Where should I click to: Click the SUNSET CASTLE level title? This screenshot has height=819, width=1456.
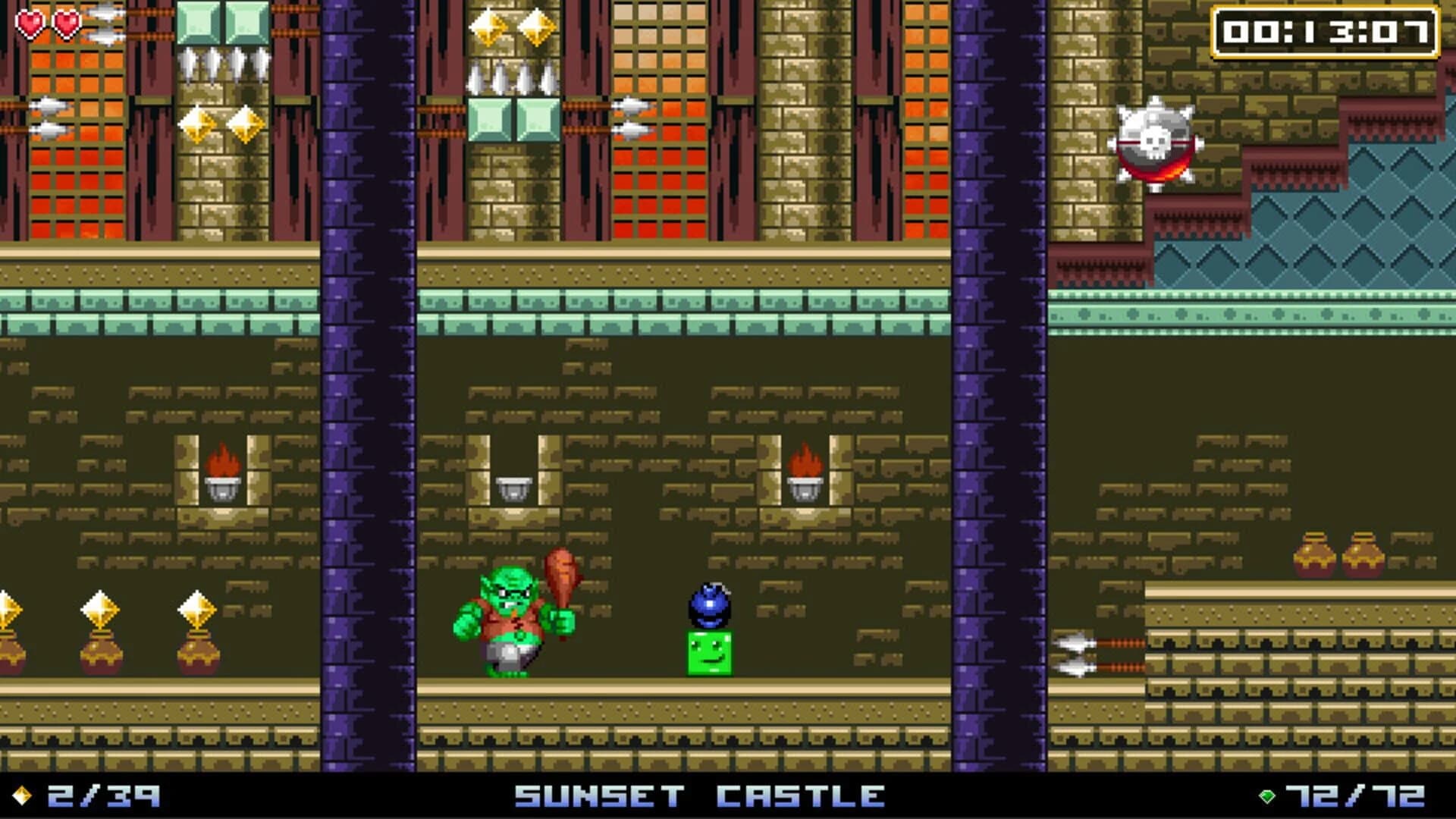click(x=696, y=795)
